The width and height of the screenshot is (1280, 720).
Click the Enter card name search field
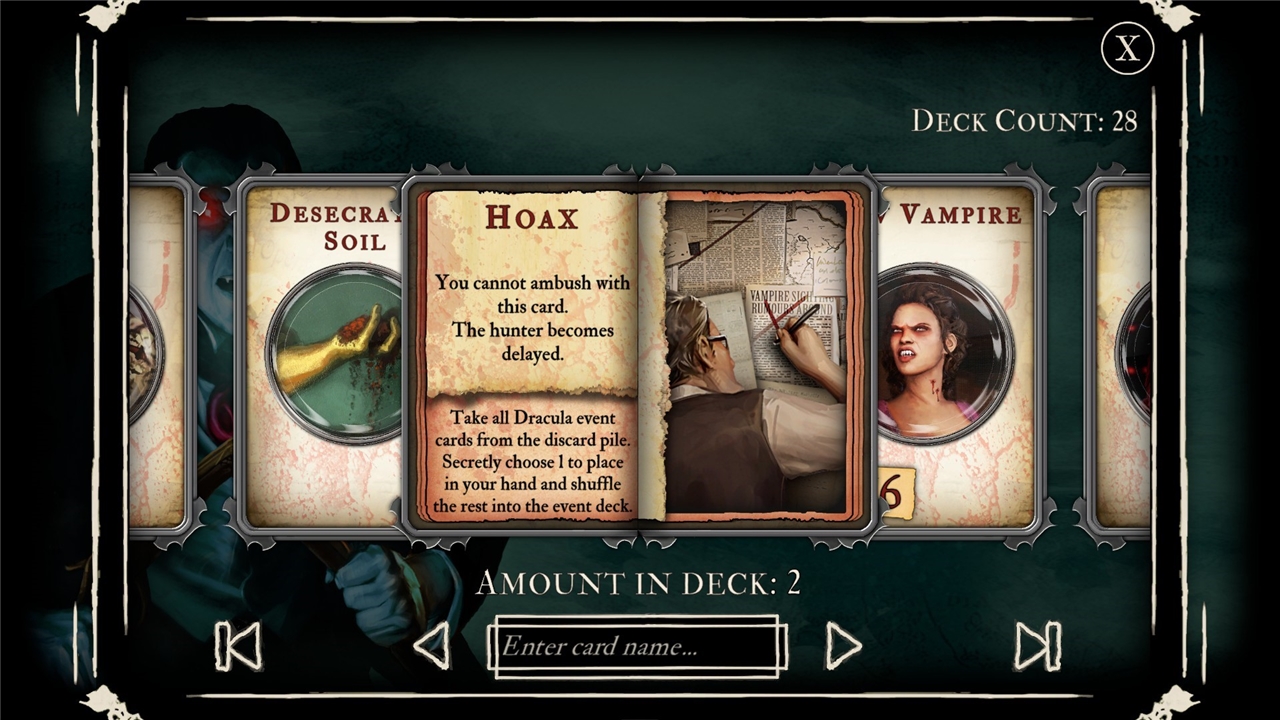point(636,646)
